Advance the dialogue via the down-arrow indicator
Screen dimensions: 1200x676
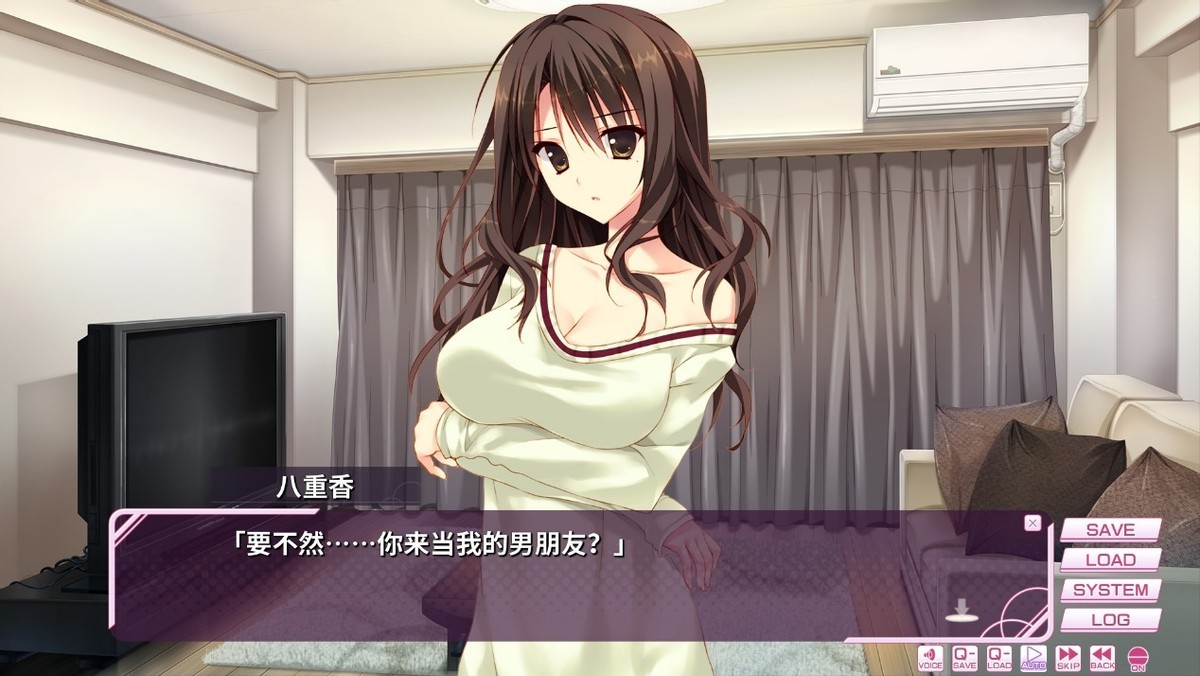pos(962,610)
